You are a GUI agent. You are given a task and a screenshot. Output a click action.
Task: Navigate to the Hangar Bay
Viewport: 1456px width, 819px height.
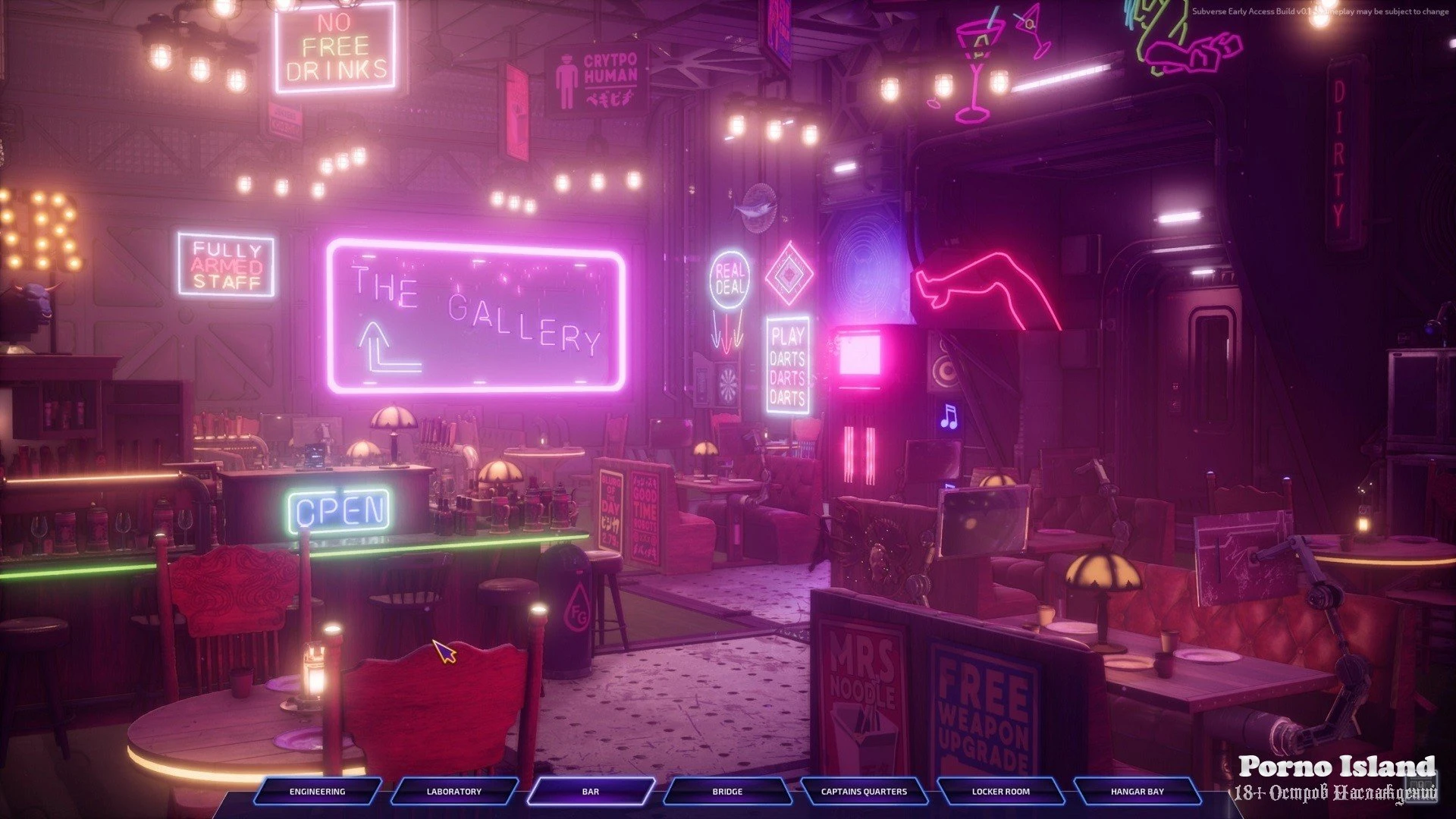1137,791
